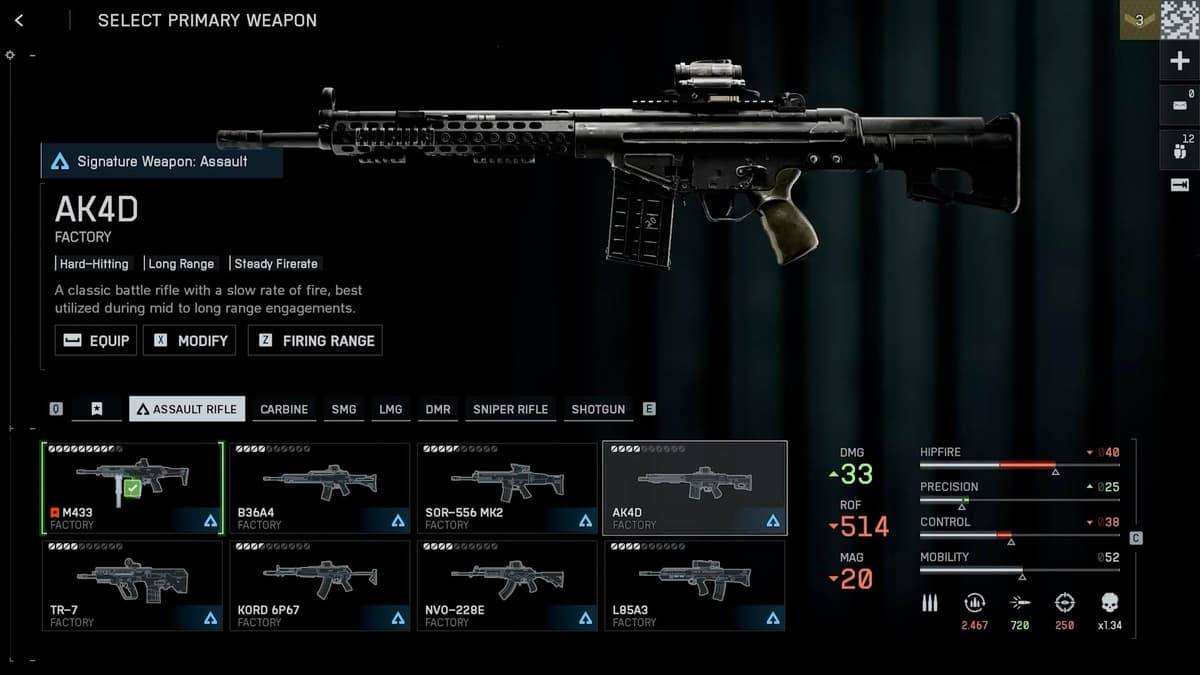Select the TR-7 weapon tile
The width and height of the screenshot is (1200, 675).
(131, 586)
